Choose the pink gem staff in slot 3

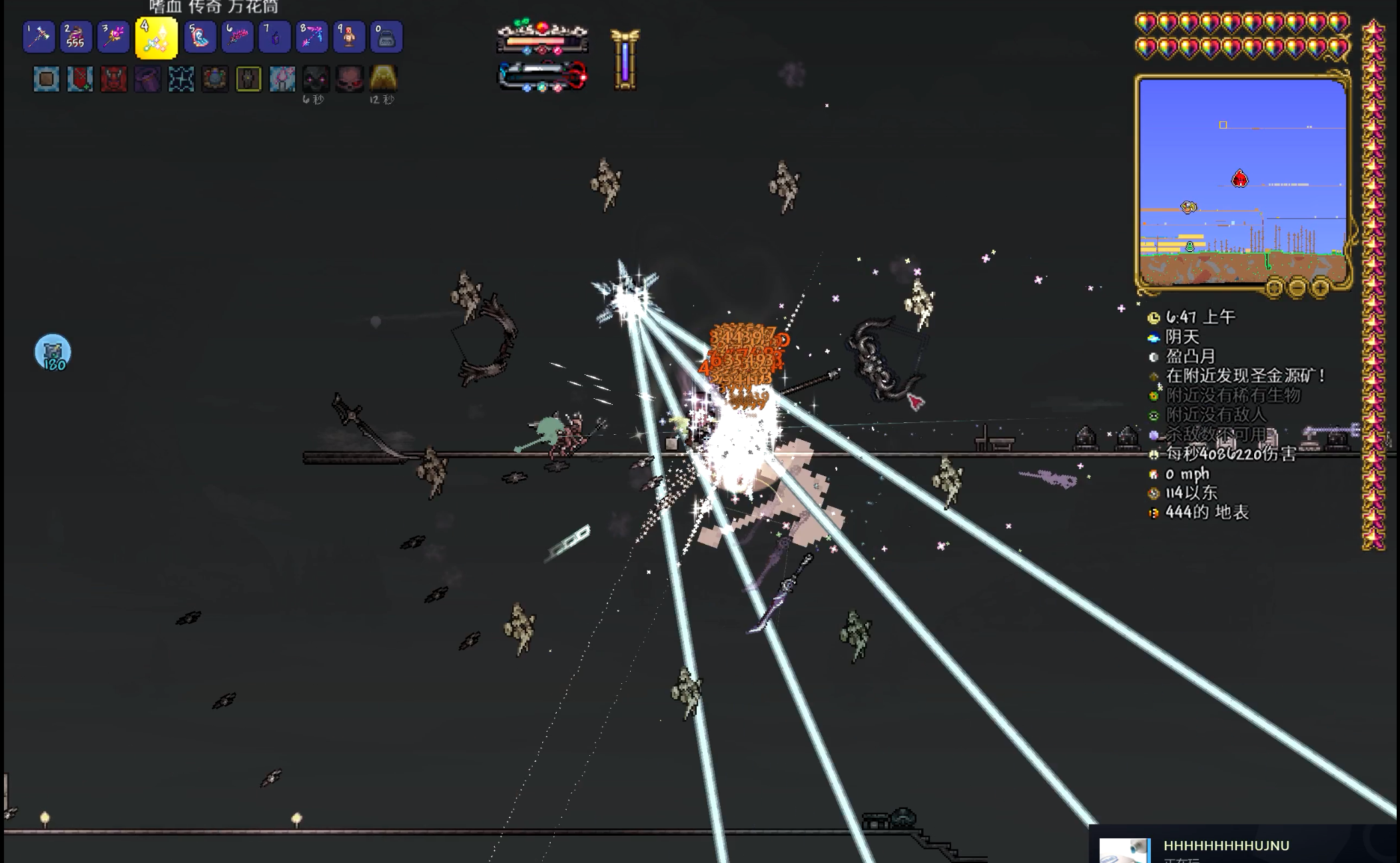pos(113,37)
